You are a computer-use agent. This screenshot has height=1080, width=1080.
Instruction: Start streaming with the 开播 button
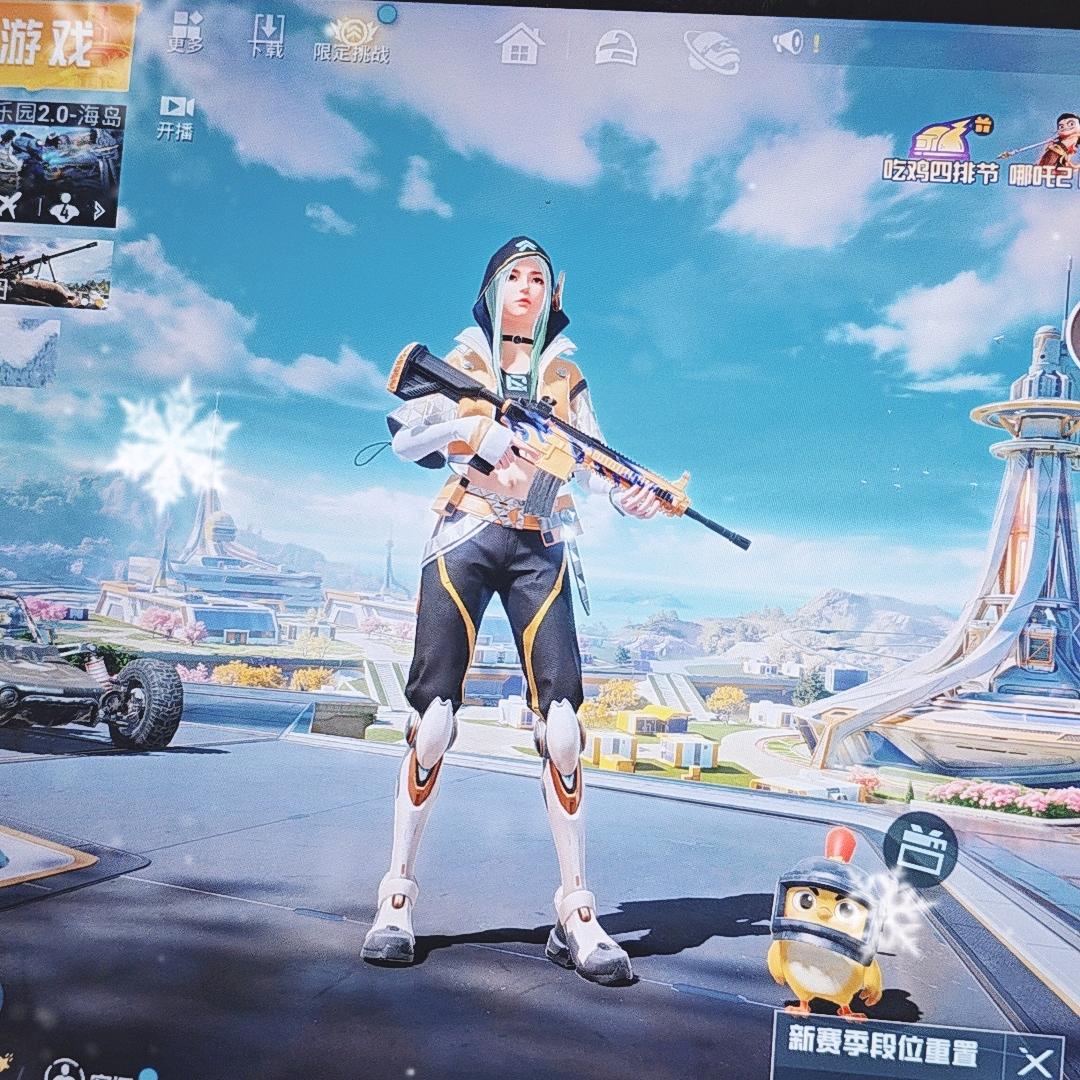coord(175,116)
